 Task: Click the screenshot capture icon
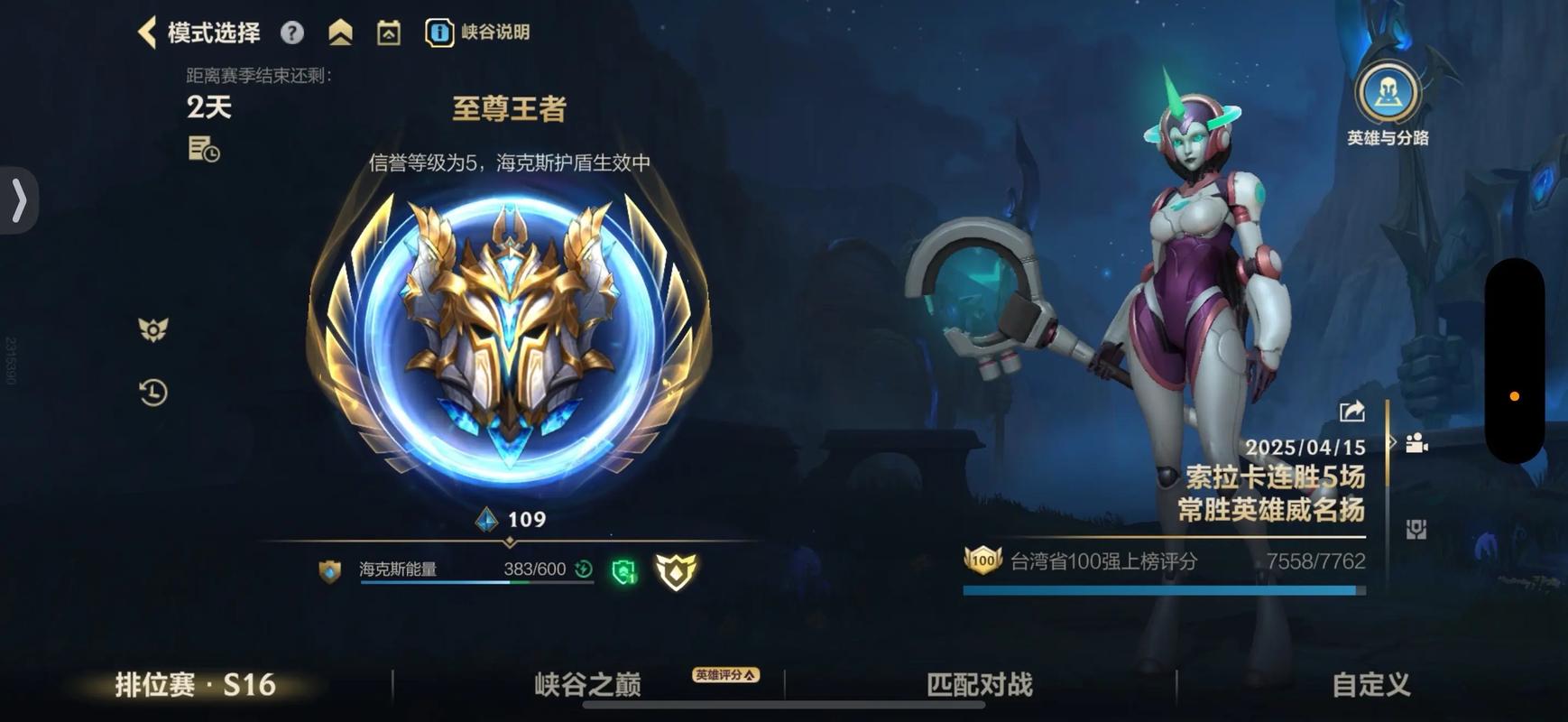coord(1417,531)
